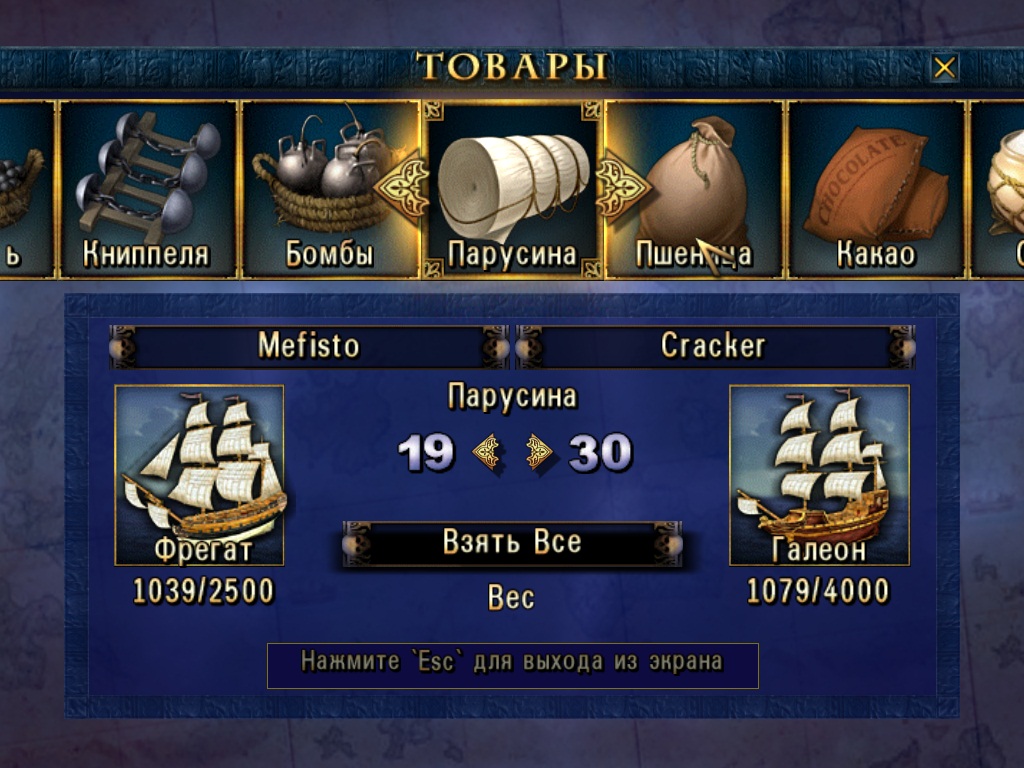Image resolution: width=1024 pixels, height=768 pixels.
Task: Advance goods list with right ornate arrow
Action: point(622,181)
